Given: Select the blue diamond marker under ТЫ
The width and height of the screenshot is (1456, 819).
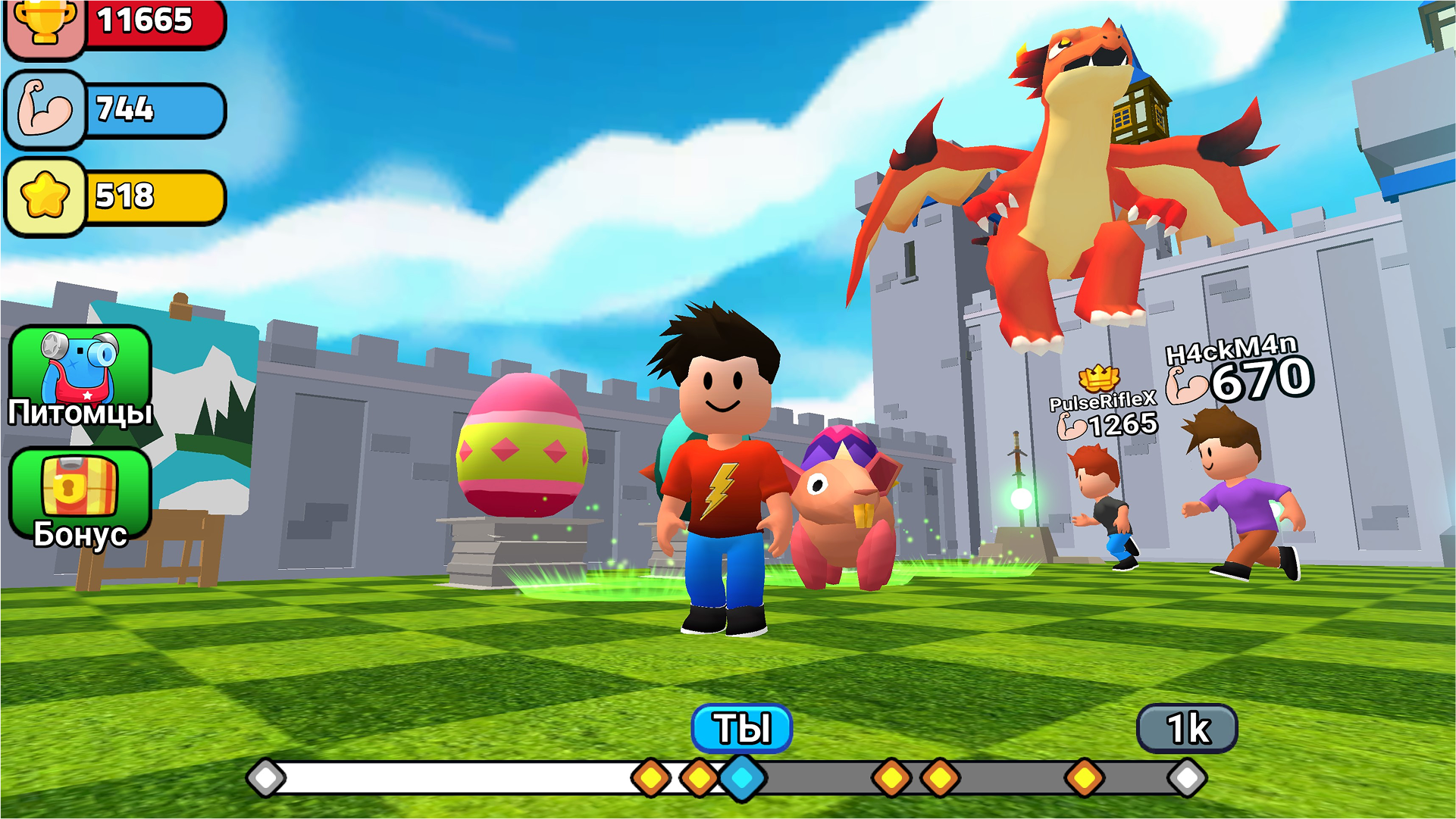Looking at the screenshot, I should [x=741, y=776].
